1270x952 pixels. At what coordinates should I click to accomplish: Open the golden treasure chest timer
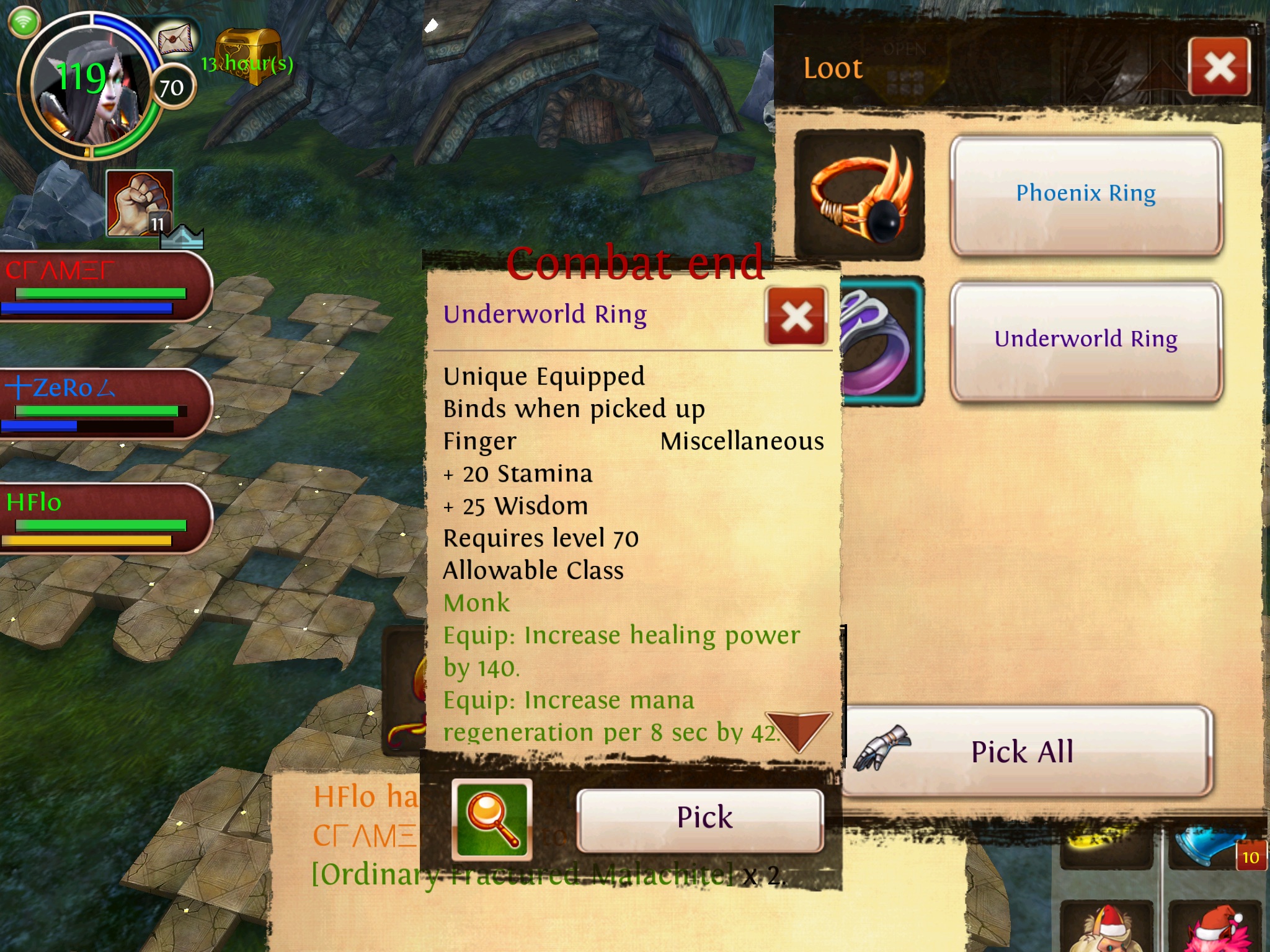coord(248,56)
